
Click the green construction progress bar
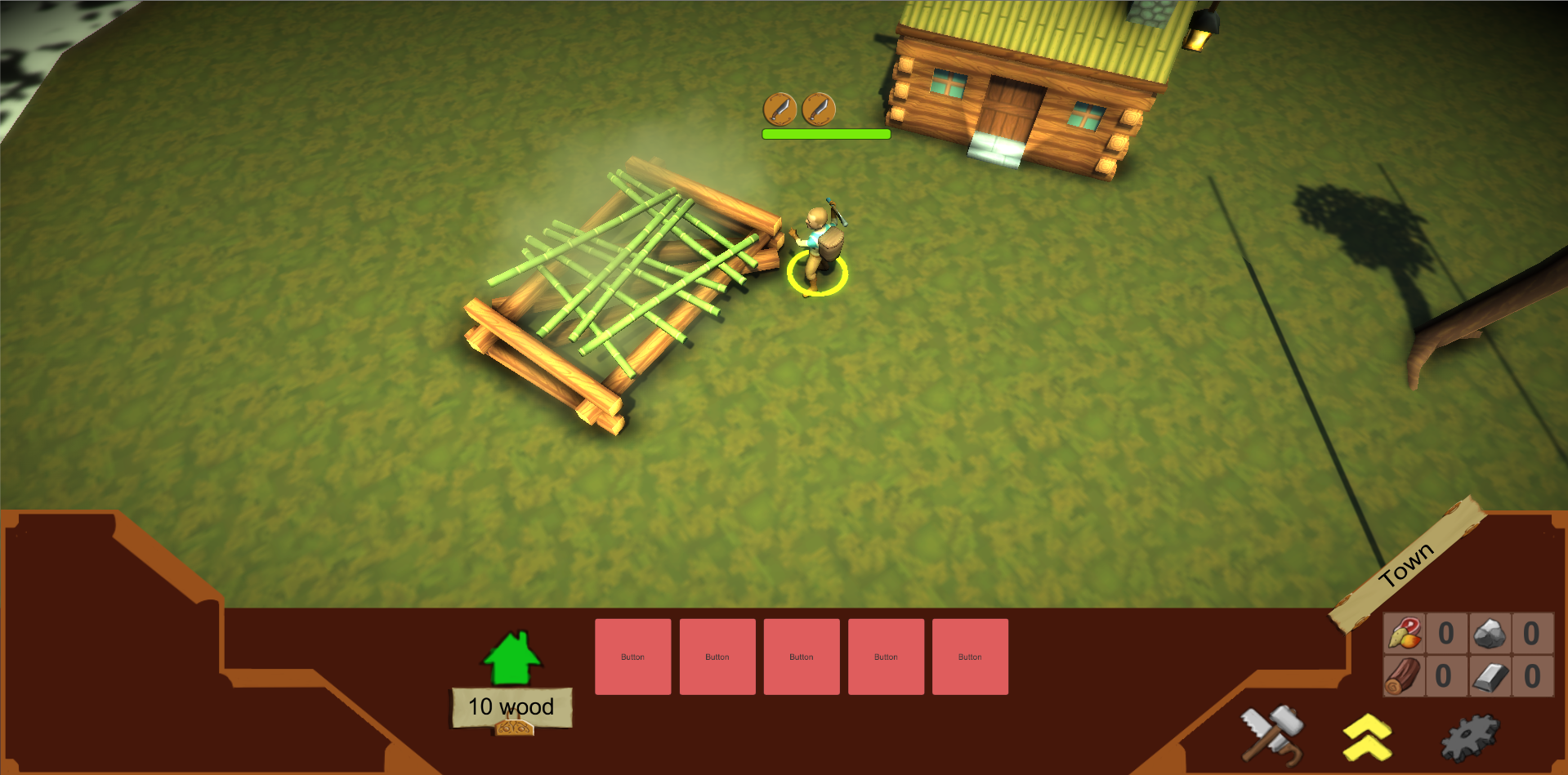pos(826,133)
